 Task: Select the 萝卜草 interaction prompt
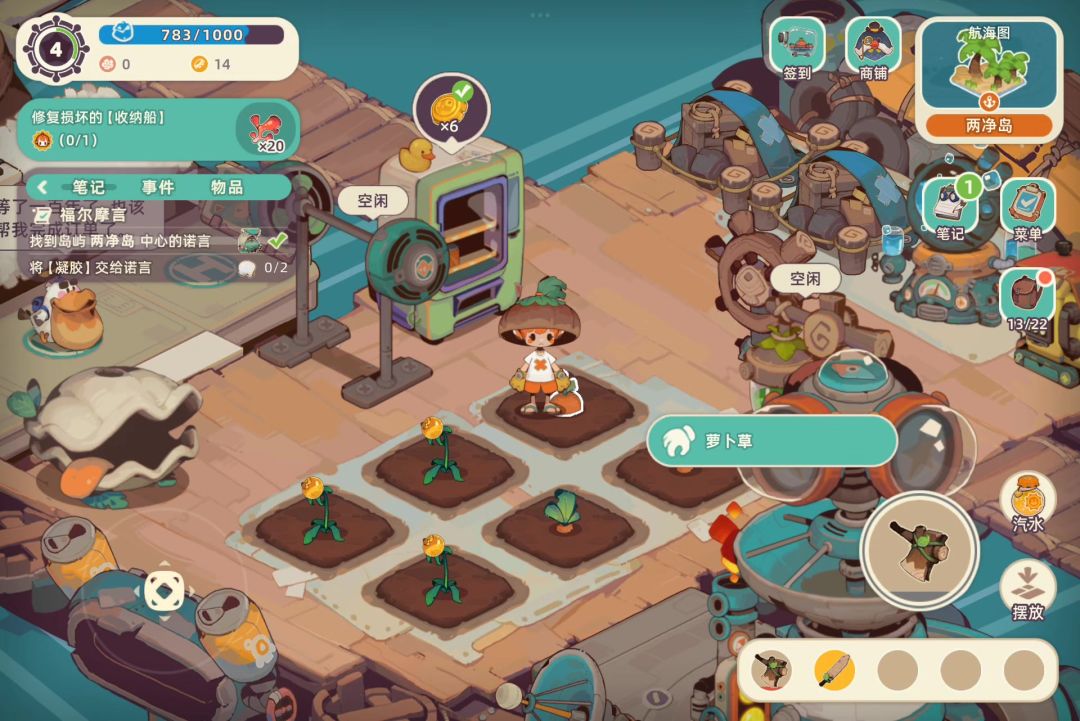point(771,441)
